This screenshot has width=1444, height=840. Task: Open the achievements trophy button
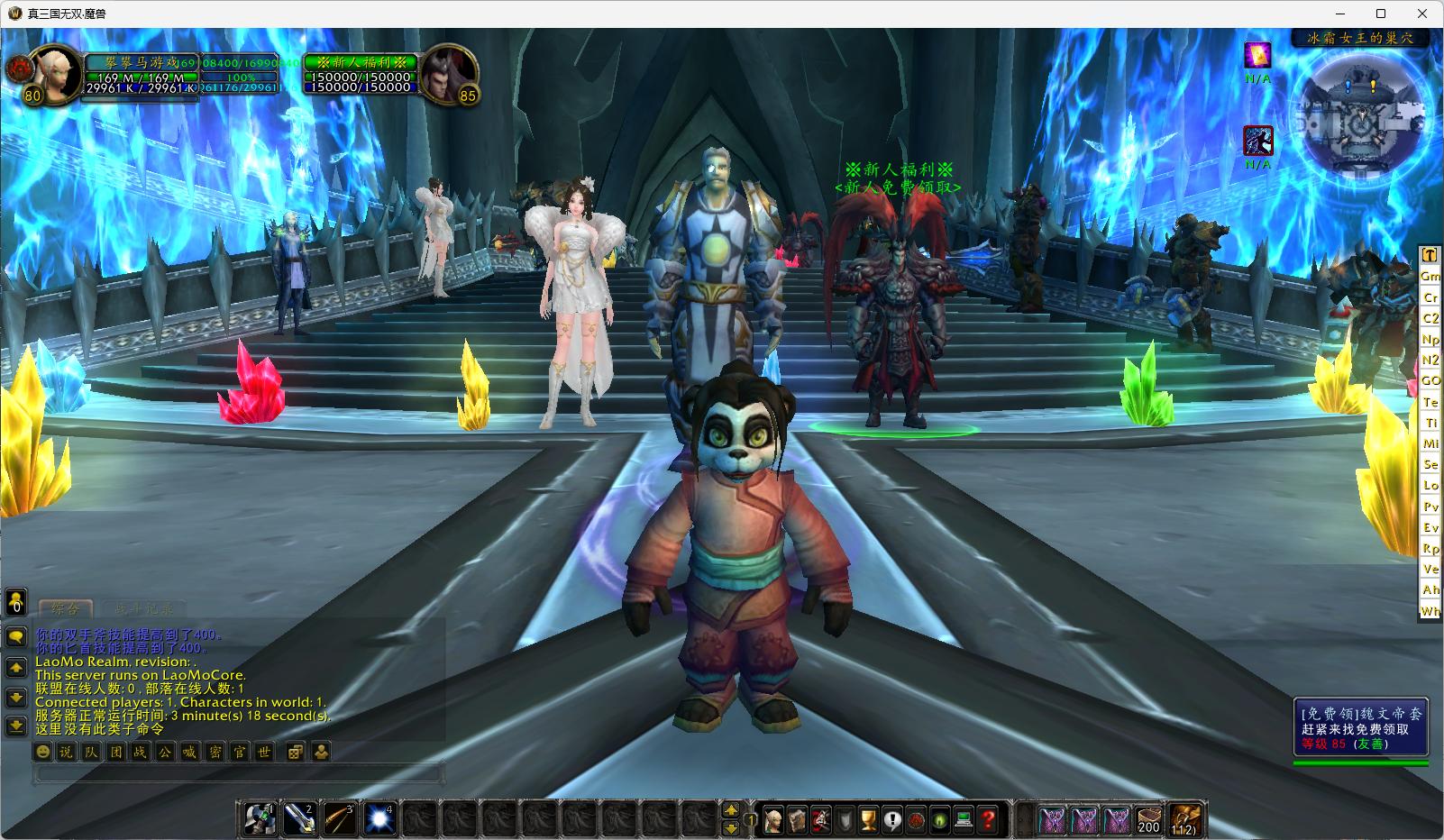(868, 820)
